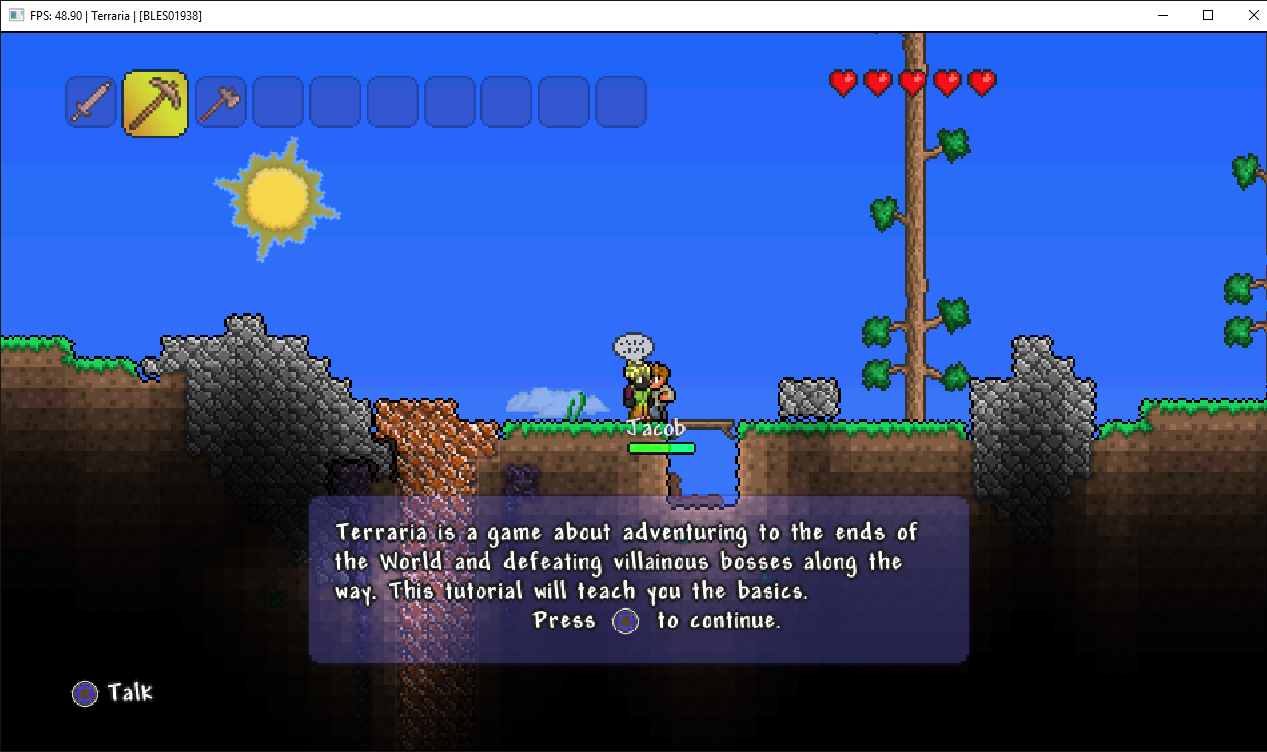Maximize the emulator window
Viewport: 1267px width, 752px height.
[1208, 15]
